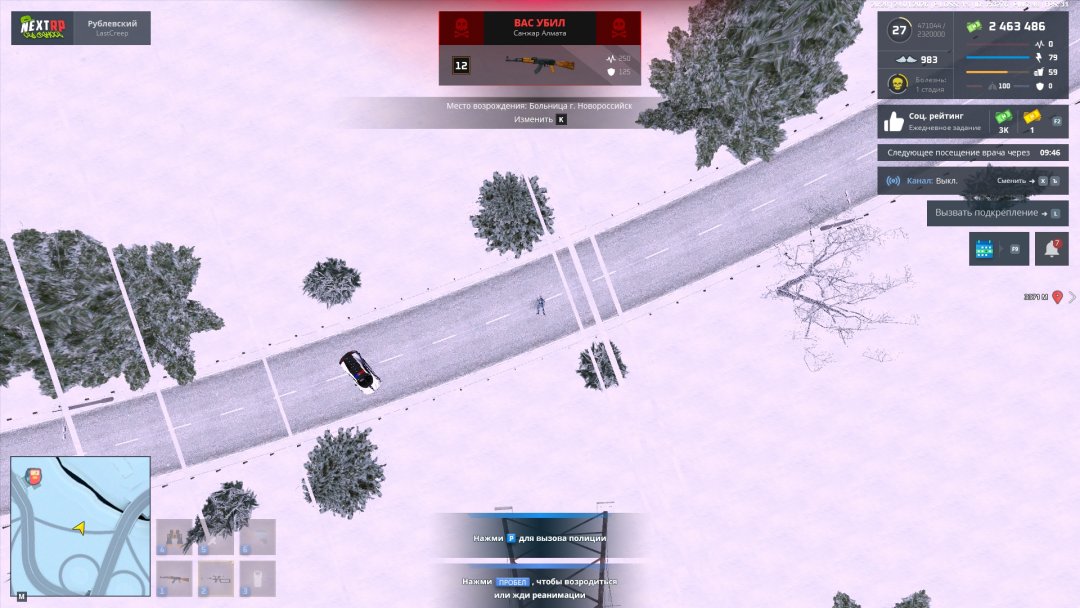Screen dimensions: 1080x608
Task: Choose the sniper rifle slot
Action: click(216, 578)
